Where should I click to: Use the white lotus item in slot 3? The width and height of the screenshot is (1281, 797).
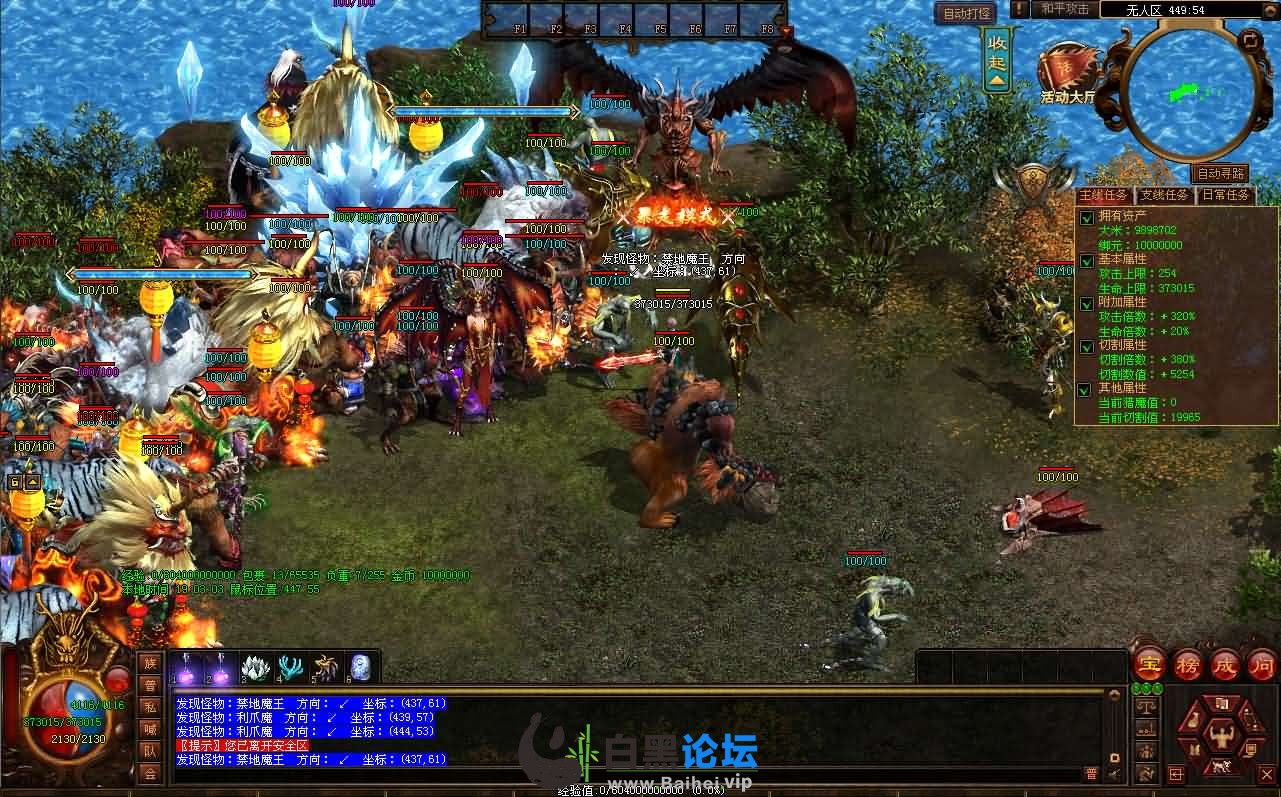coord(256,667)
